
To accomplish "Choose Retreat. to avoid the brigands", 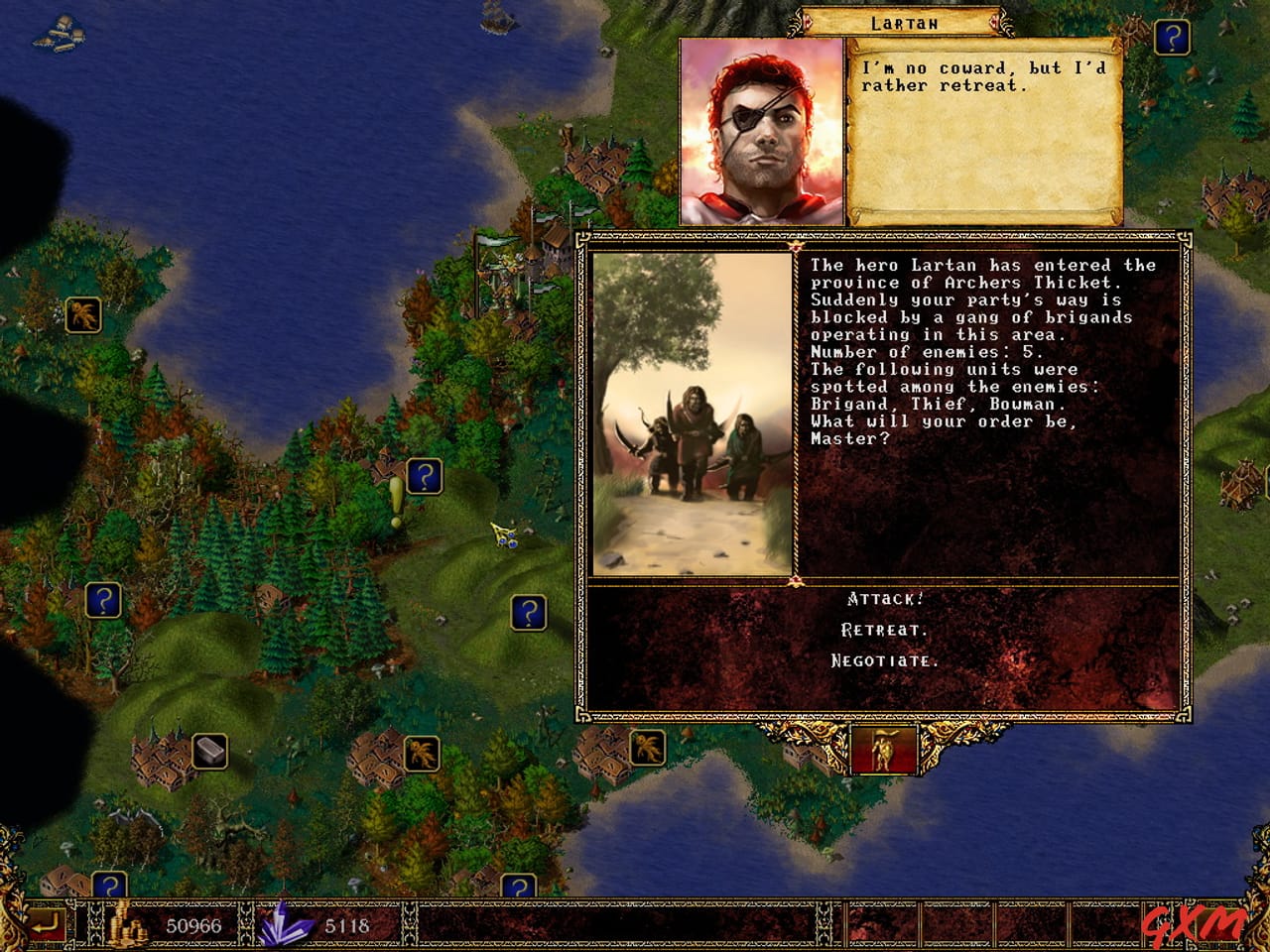I will pyautogui.click(x=884, y=627).
